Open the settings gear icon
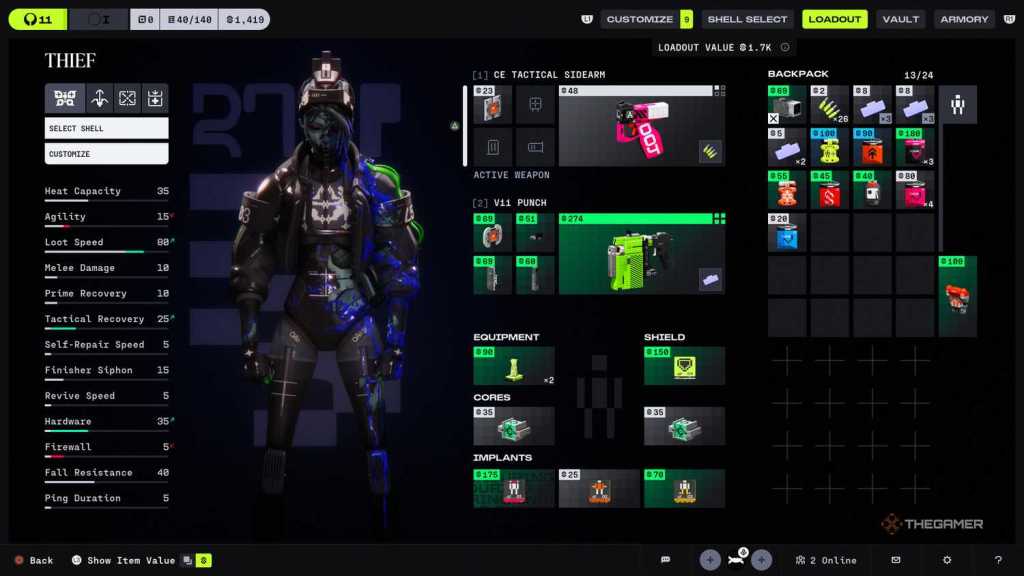Image resolution: width=1024 pixels, height=576 pixels. [946, 560]
